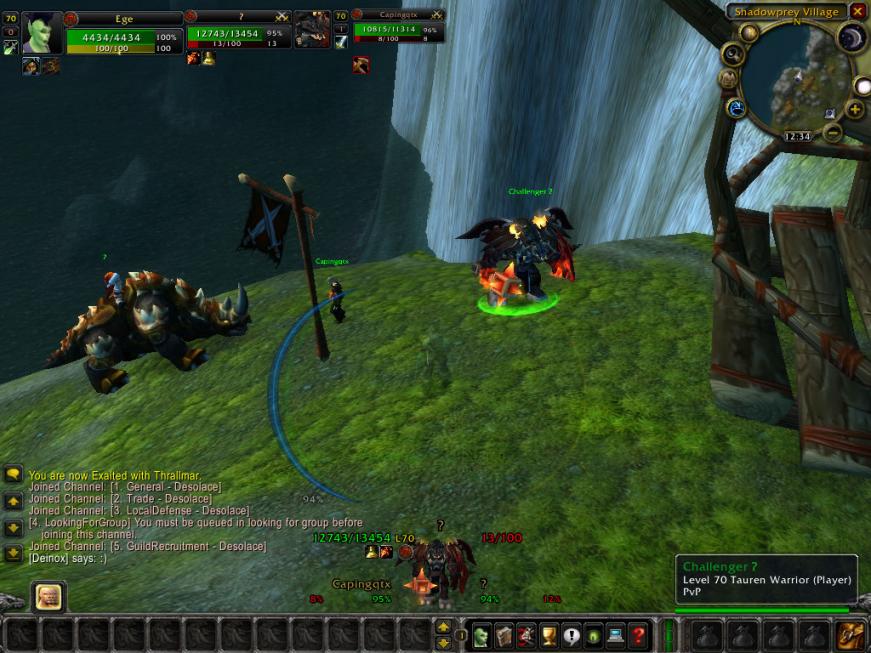Zoom in the minimap with plus button
The width and height of the screenshot is (871, 653).
point(855,109)
